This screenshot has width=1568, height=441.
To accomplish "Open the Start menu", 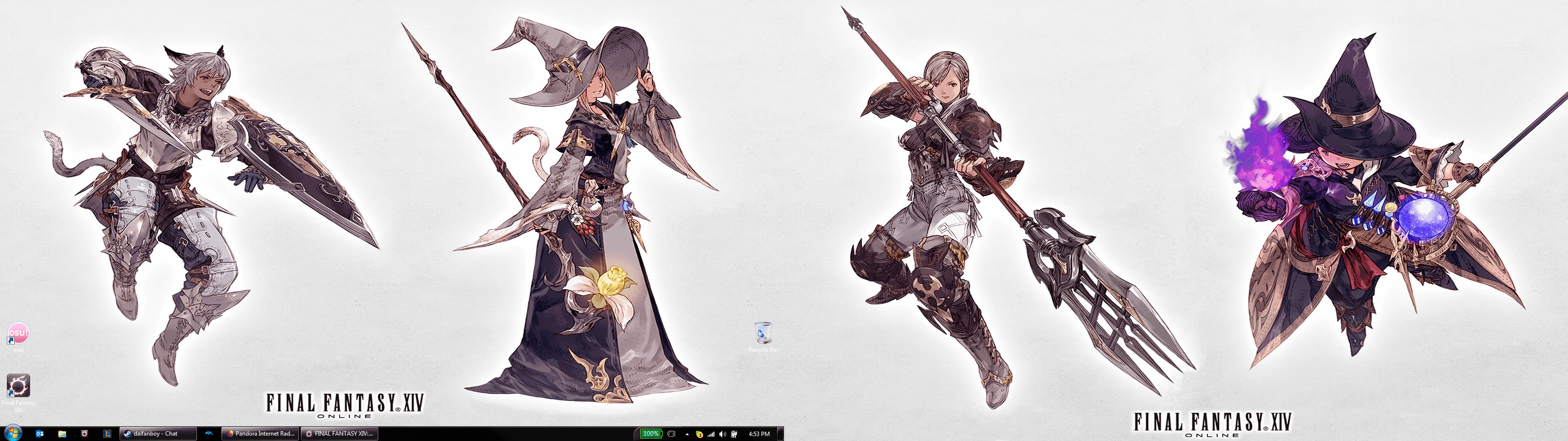I will click(x=13, y=433).
